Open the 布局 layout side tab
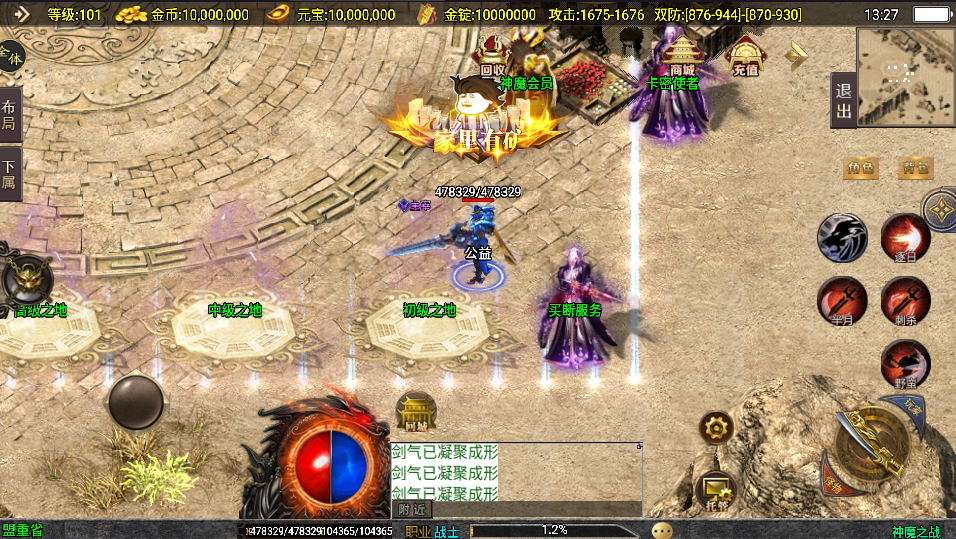This screenshot has height=539, width=956. pos(9,115)
